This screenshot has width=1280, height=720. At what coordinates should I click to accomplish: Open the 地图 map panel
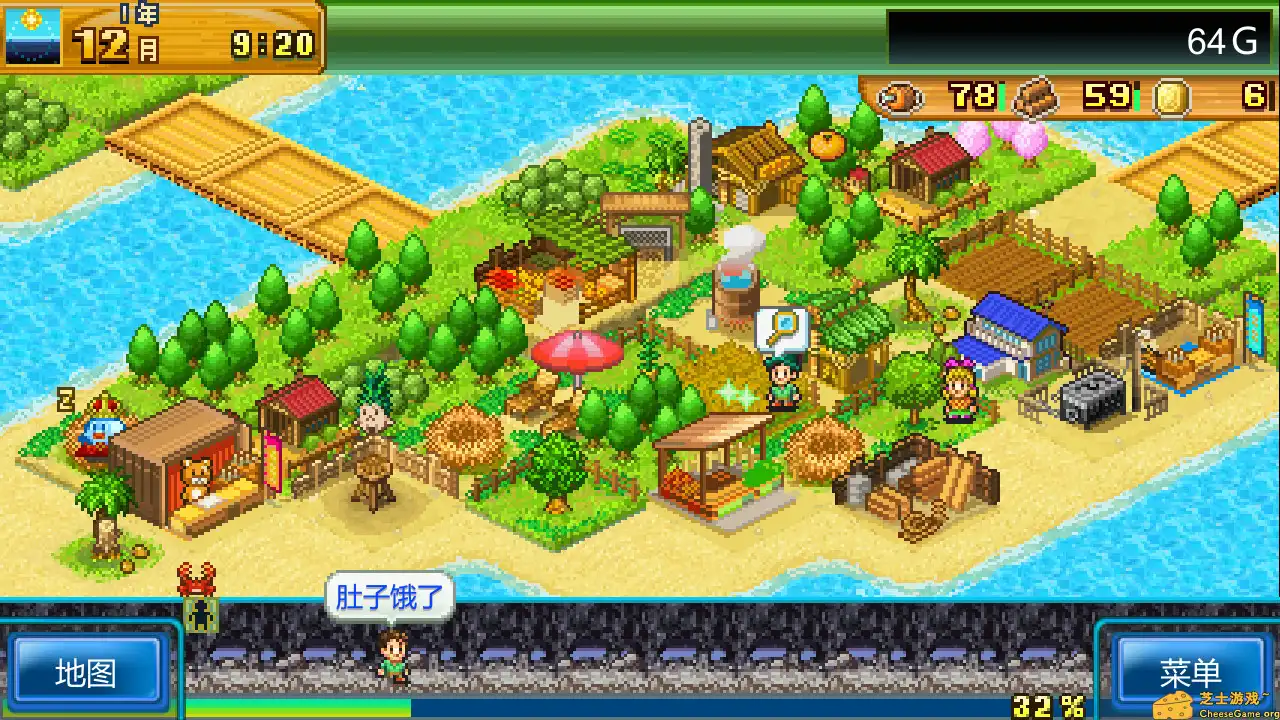tap(90, 672)
